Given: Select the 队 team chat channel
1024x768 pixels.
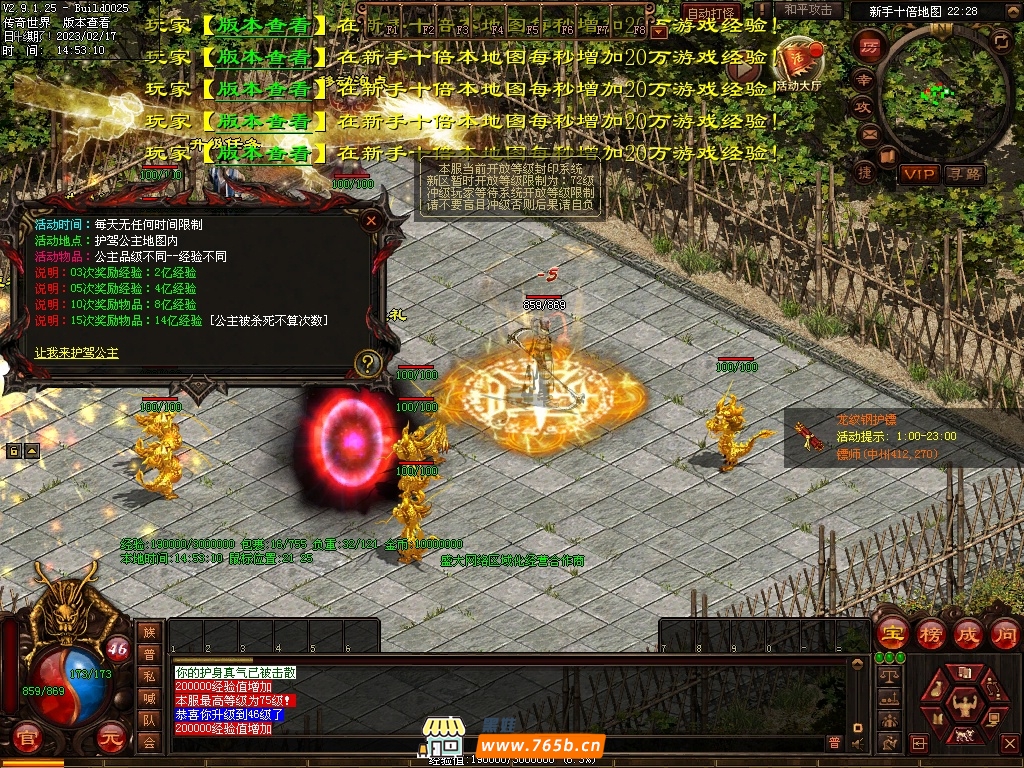Looking at the screenshot, I should point(149,720).
